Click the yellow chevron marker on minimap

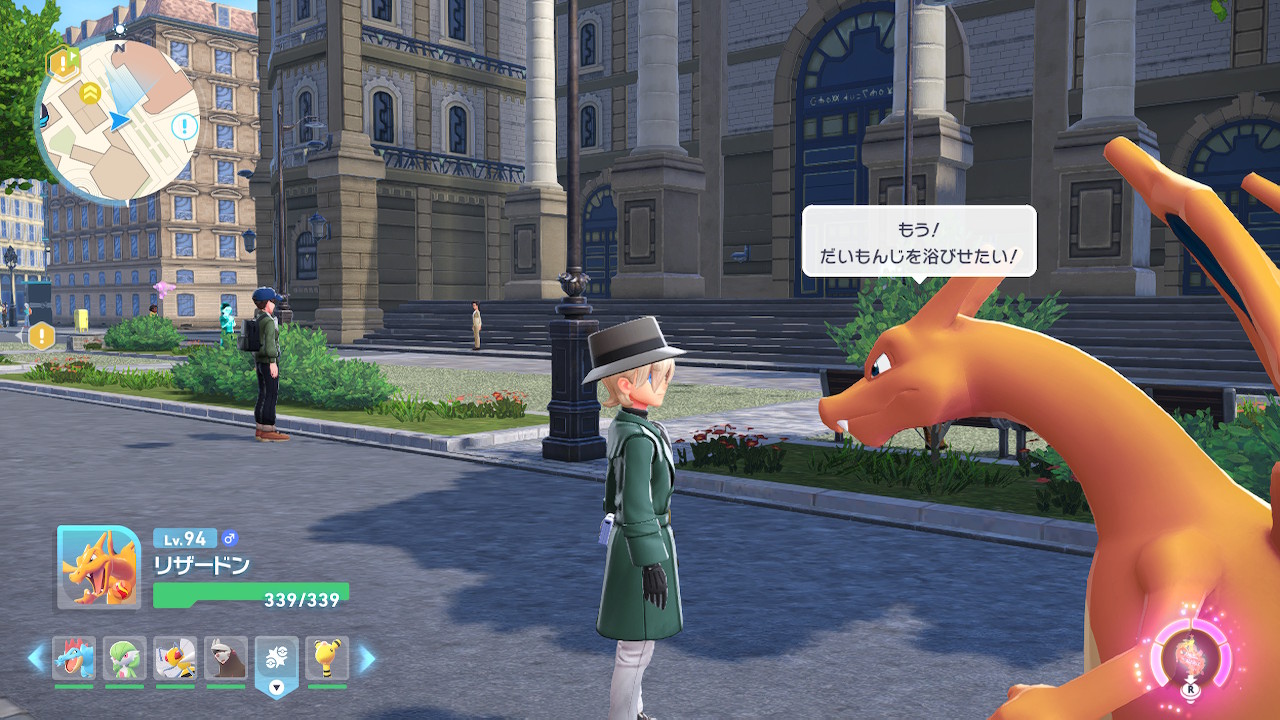coord(90,93)
